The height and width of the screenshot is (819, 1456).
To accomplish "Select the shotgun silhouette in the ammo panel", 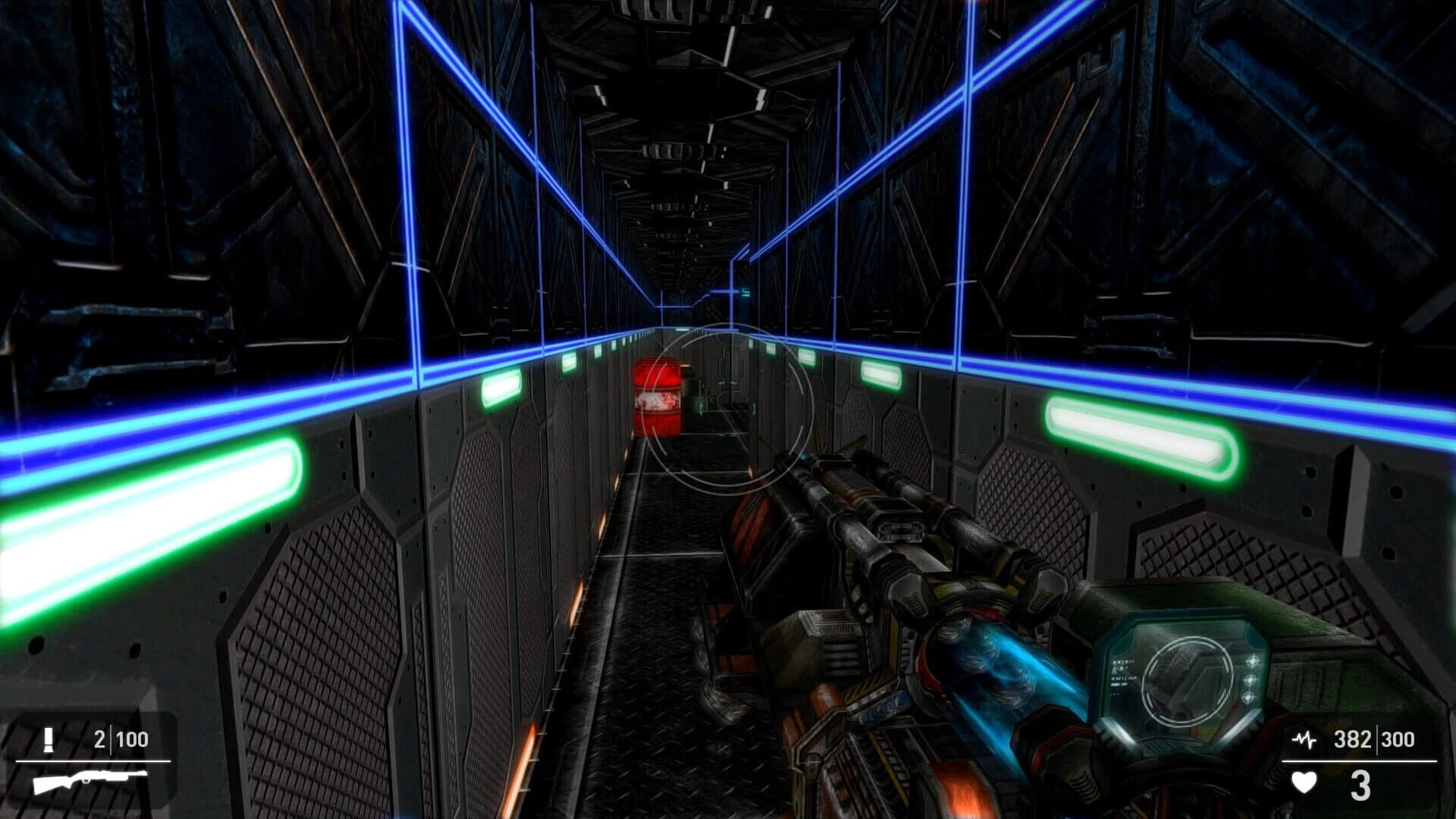I will click(89, 781).
